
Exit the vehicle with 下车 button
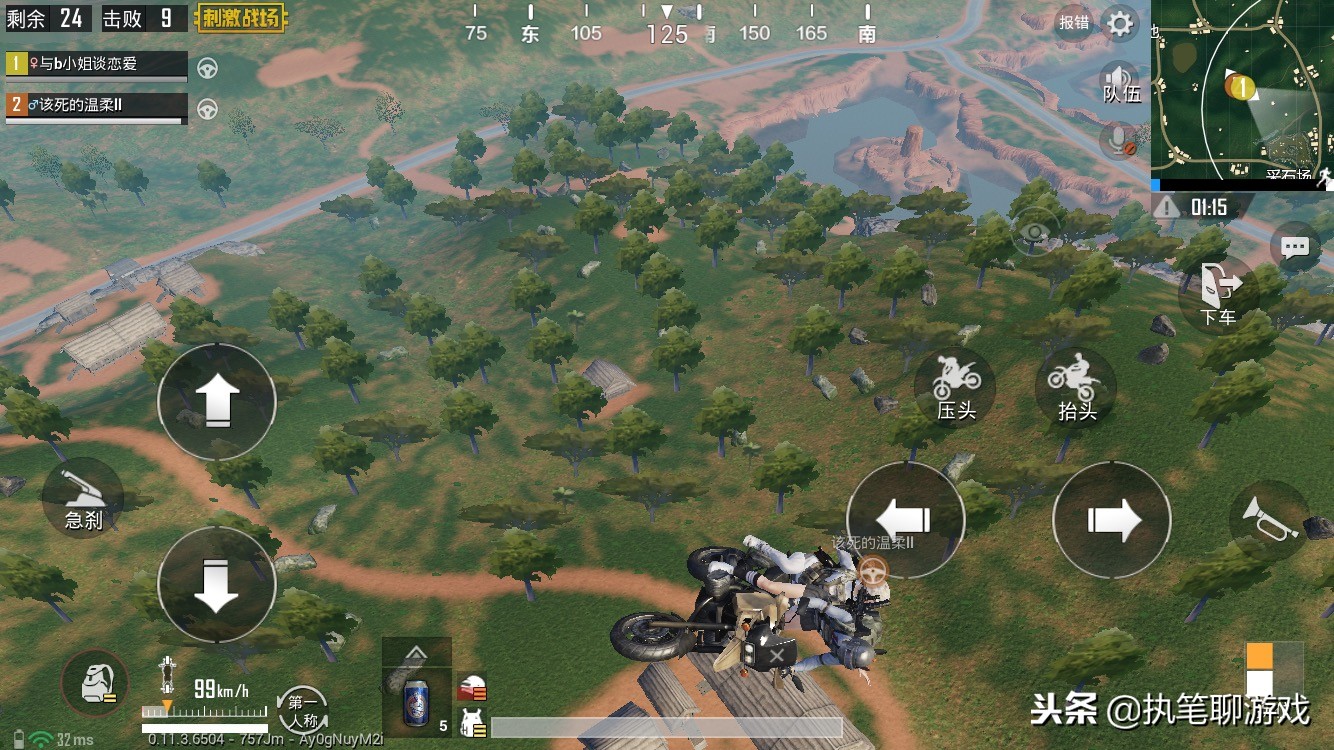click(x=1218, y=293)
